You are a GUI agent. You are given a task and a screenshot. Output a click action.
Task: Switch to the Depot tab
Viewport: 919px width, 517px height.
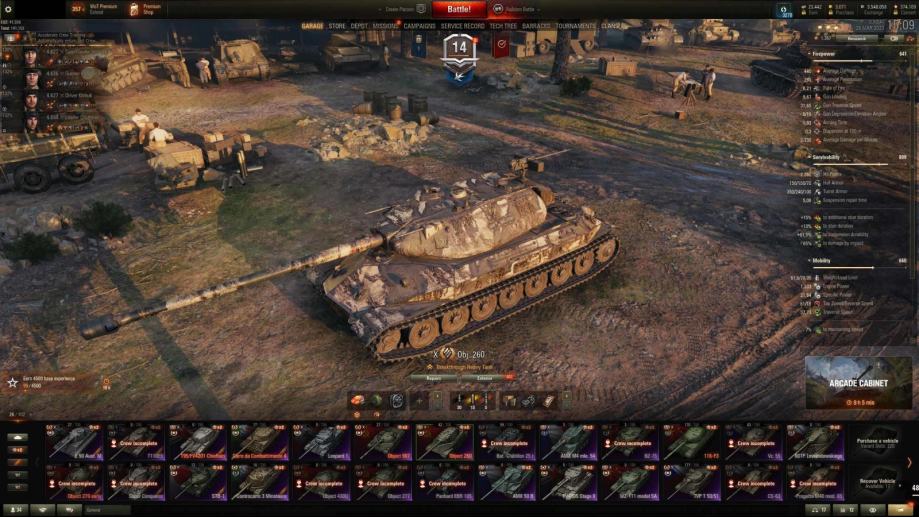(359, 26)
